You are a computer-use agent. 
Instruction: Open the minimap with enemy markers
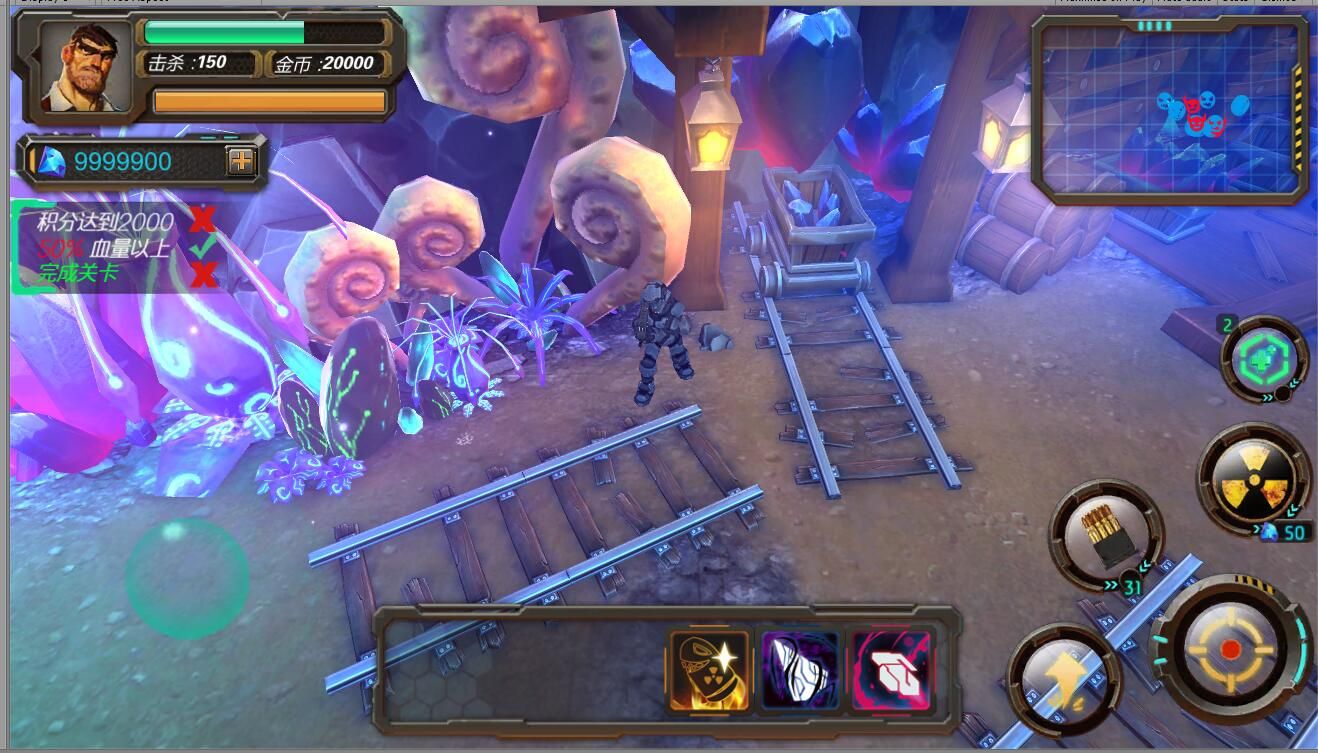tap(1171, 110)
